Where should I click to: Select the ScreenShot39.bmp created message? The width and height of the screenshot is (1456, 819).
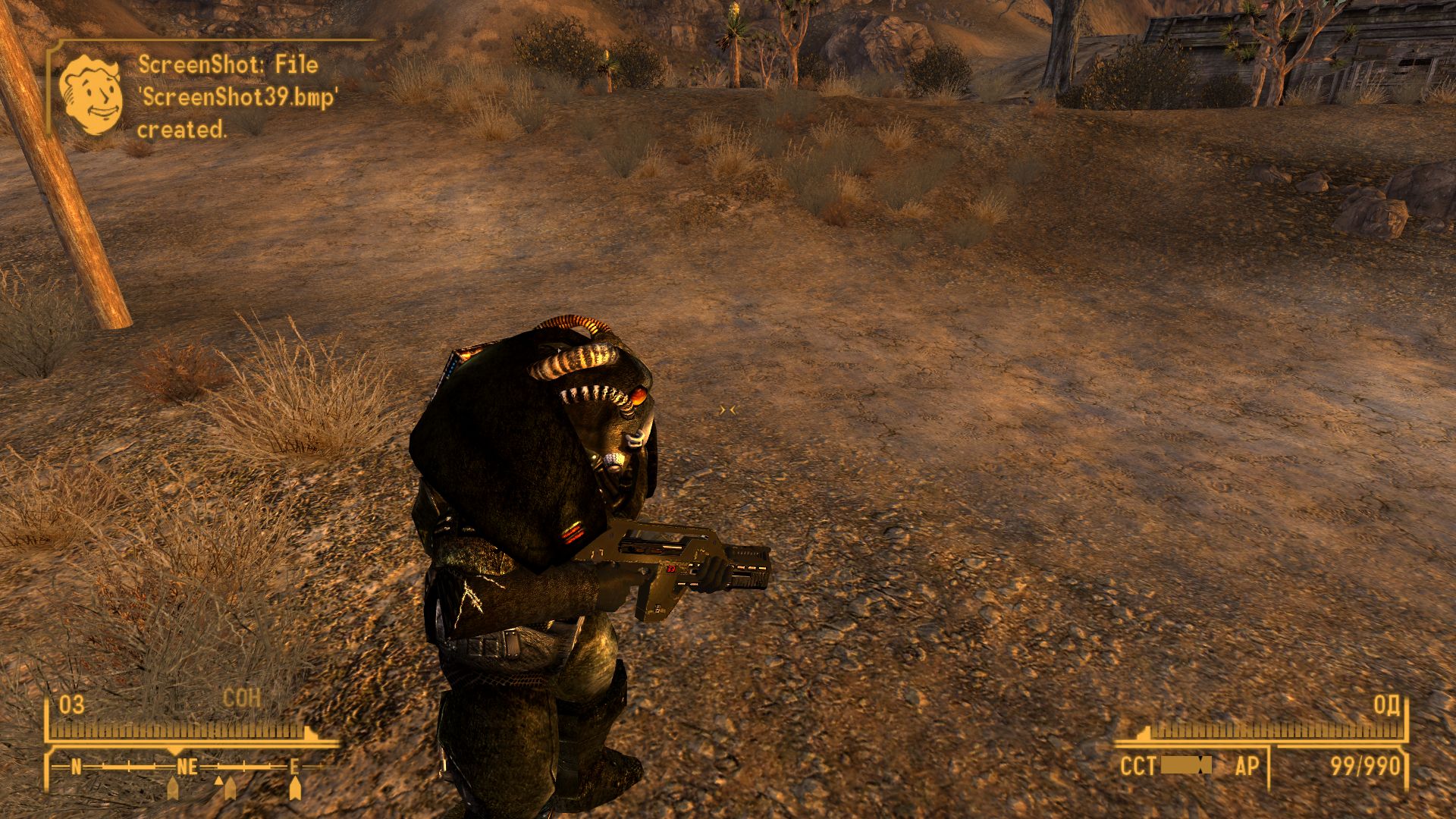pos(237,97)
